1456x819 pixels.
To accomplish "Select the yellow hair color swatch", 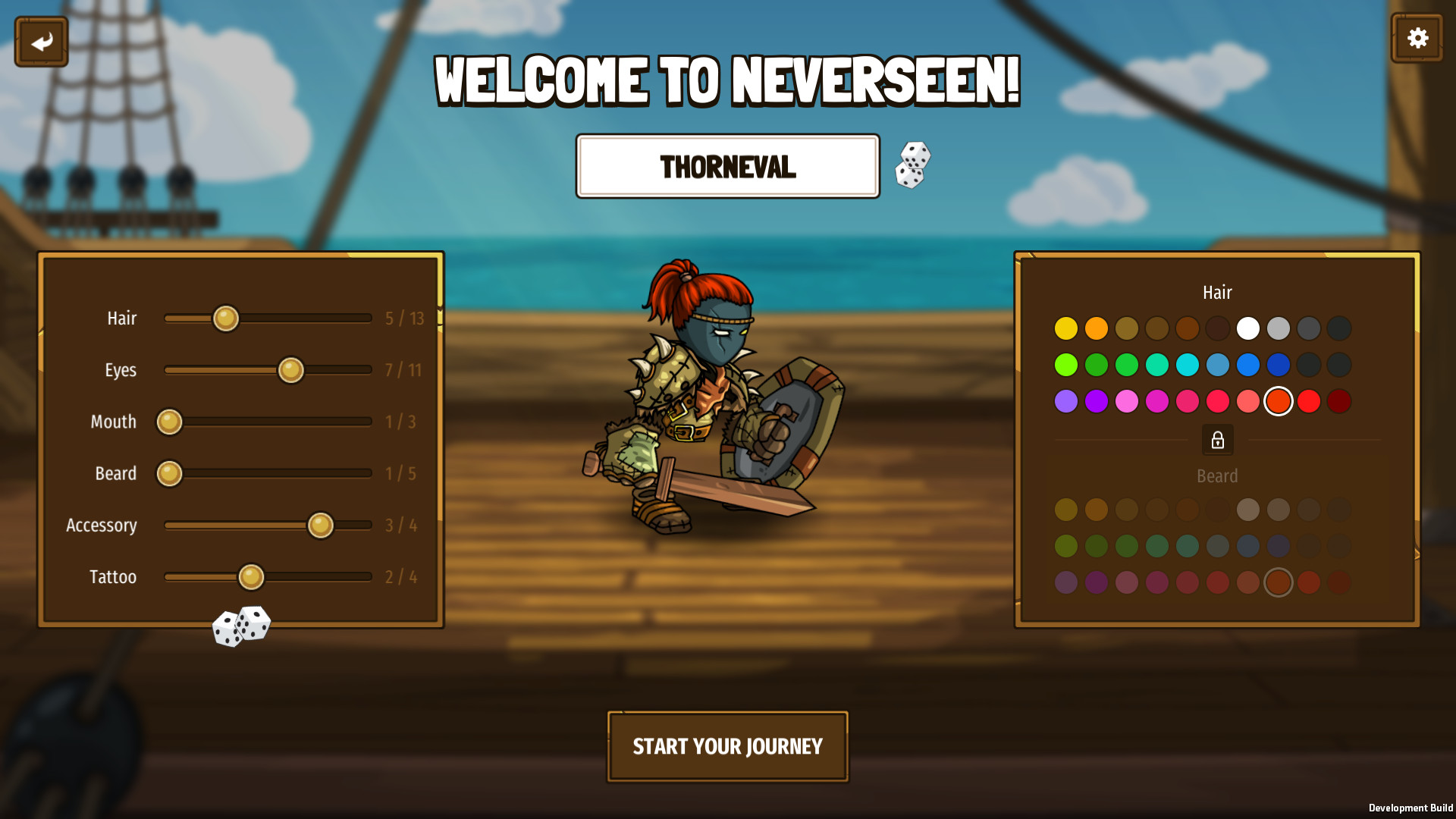I will coord(1066,328).
